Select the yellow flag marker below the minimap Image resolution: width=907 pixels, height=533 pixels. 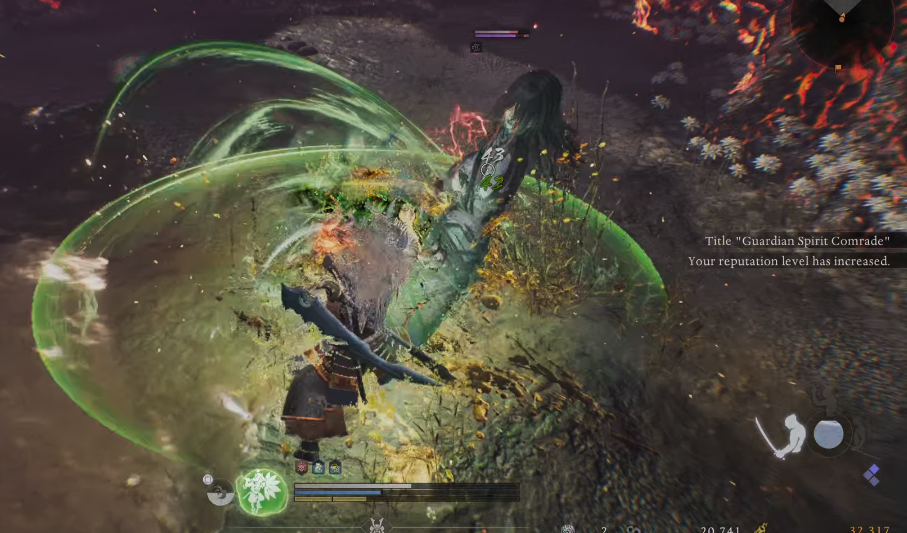838,68
